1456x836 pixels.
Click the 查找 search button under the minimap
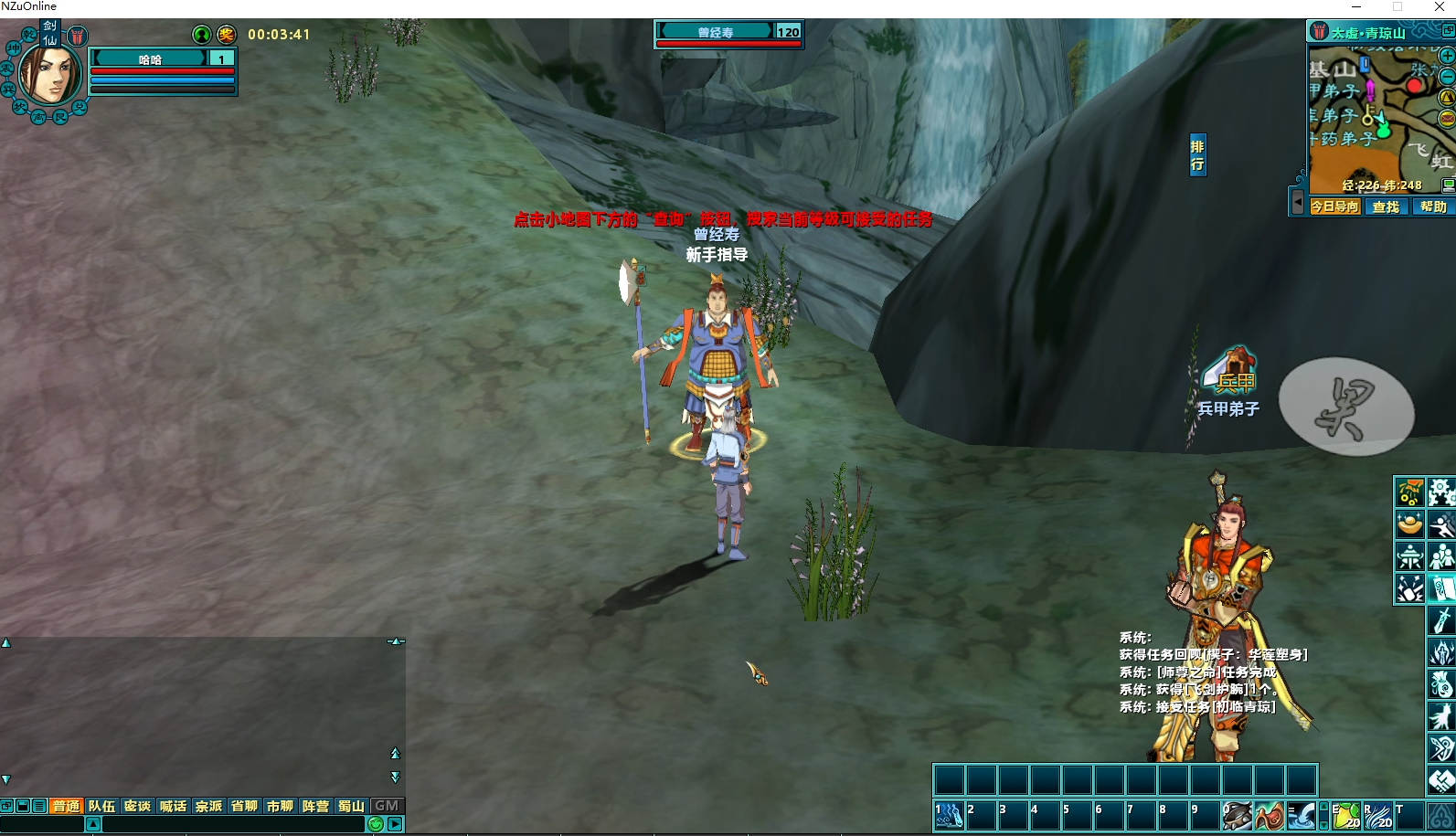pos(1386,206)
